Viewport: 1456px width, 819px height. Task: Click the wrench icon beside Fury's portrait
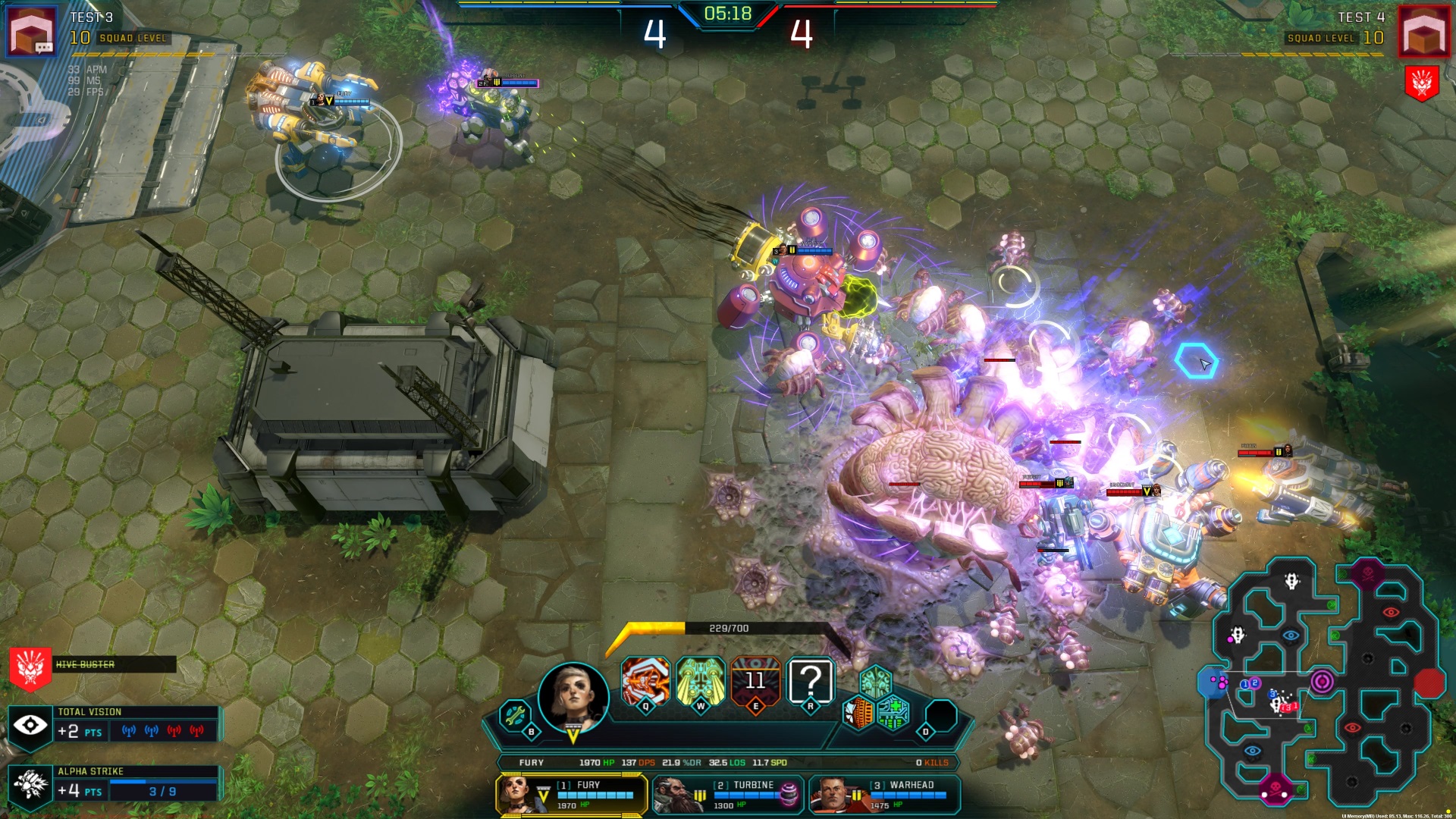[515, 715]
